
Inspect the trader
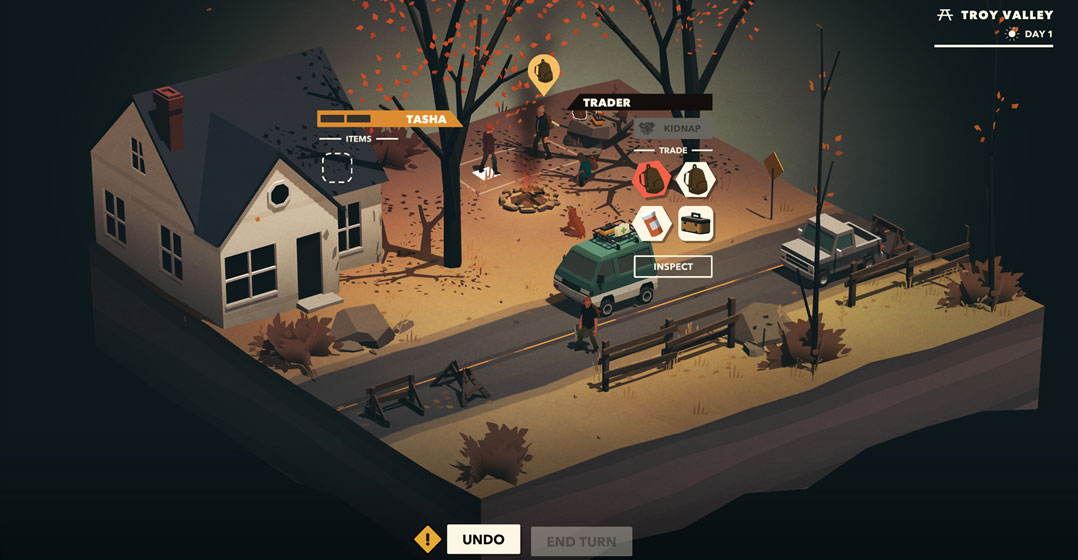pyautogui.click(x=672, y=267)
